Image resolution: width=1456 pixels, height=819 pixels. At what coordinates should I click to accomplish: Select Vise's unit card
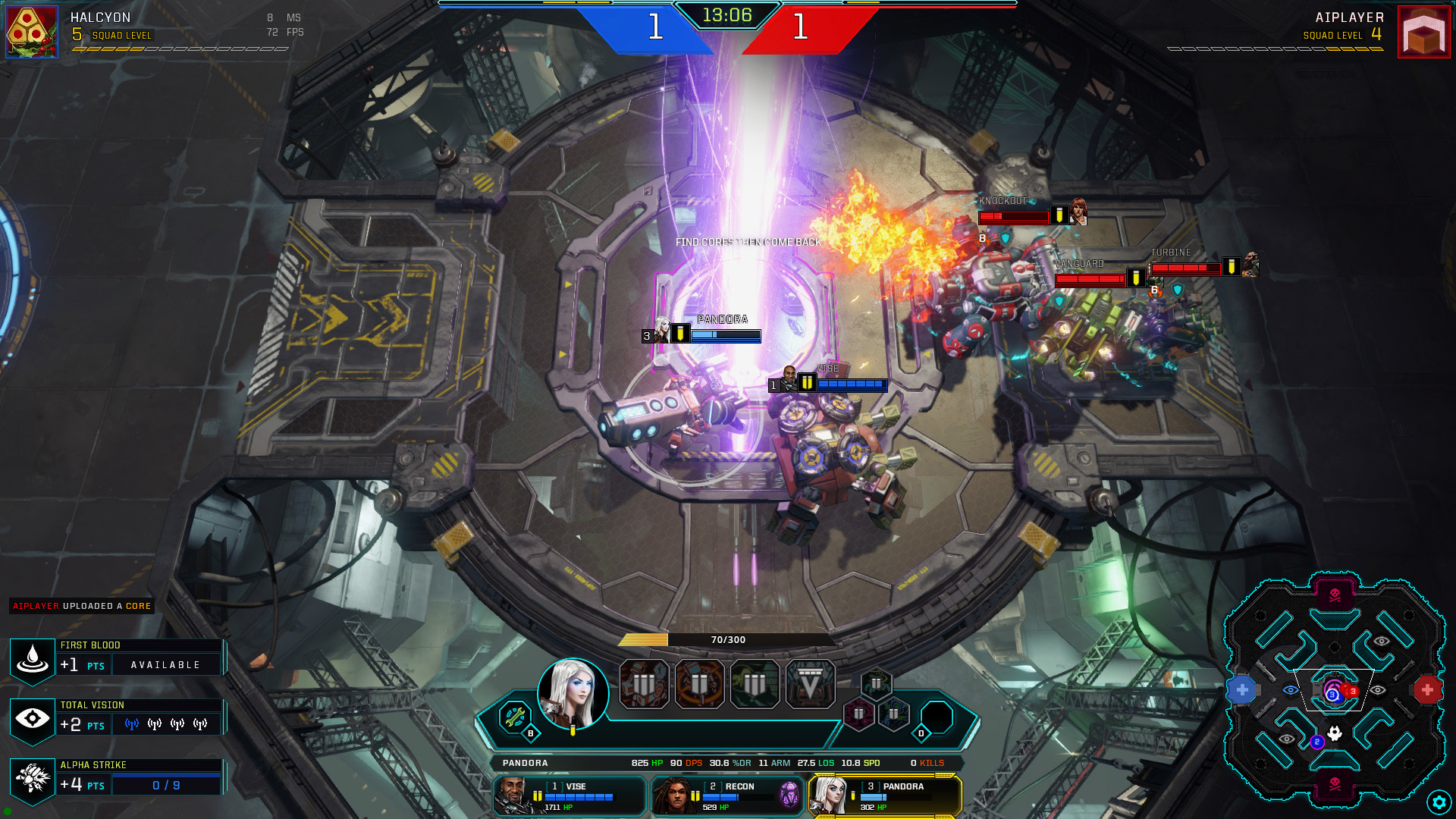coord(569,795)
